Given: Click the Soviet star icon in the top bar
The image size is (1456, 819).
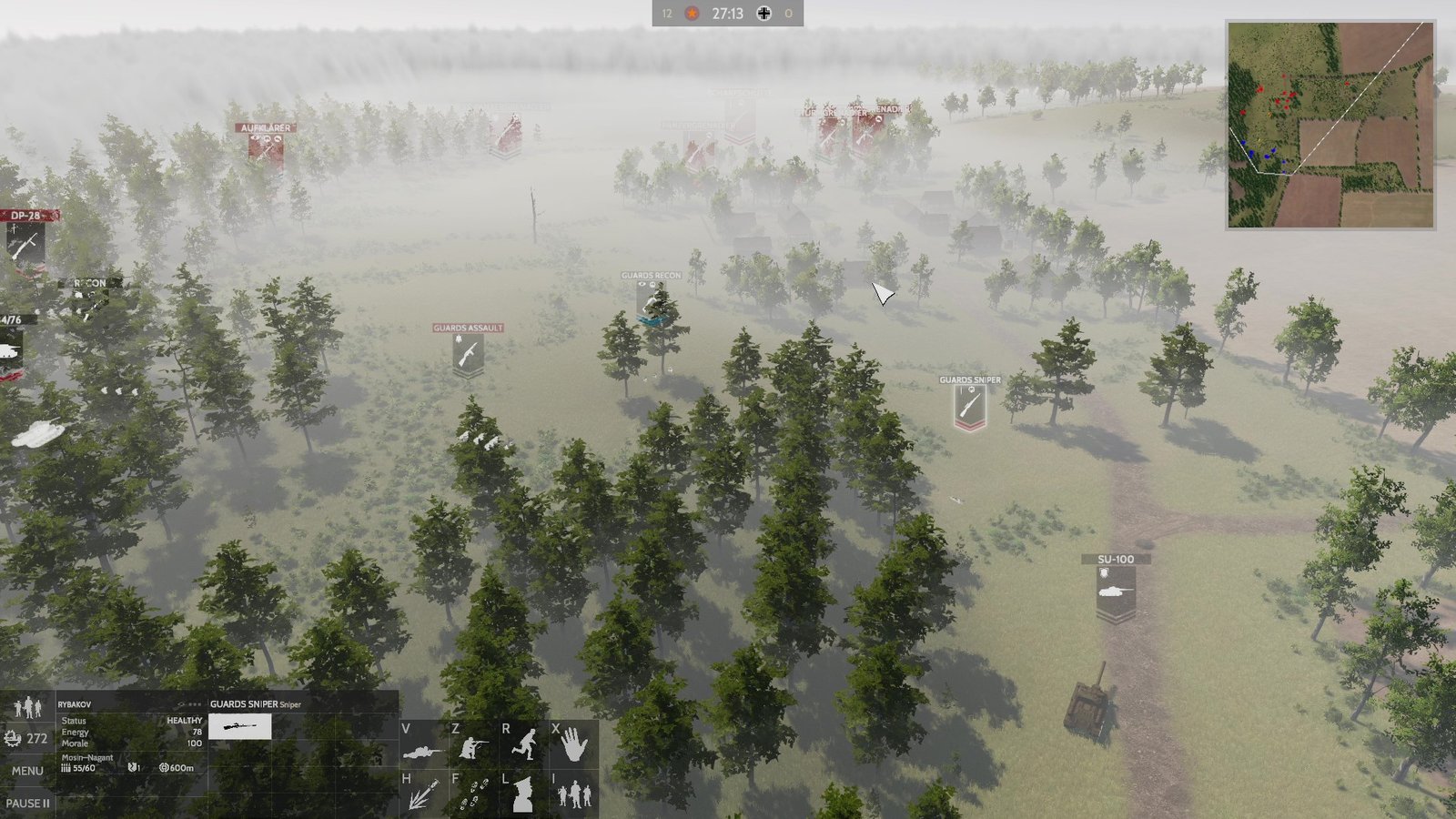Looking at the screenshot, I should pos(692,14).
